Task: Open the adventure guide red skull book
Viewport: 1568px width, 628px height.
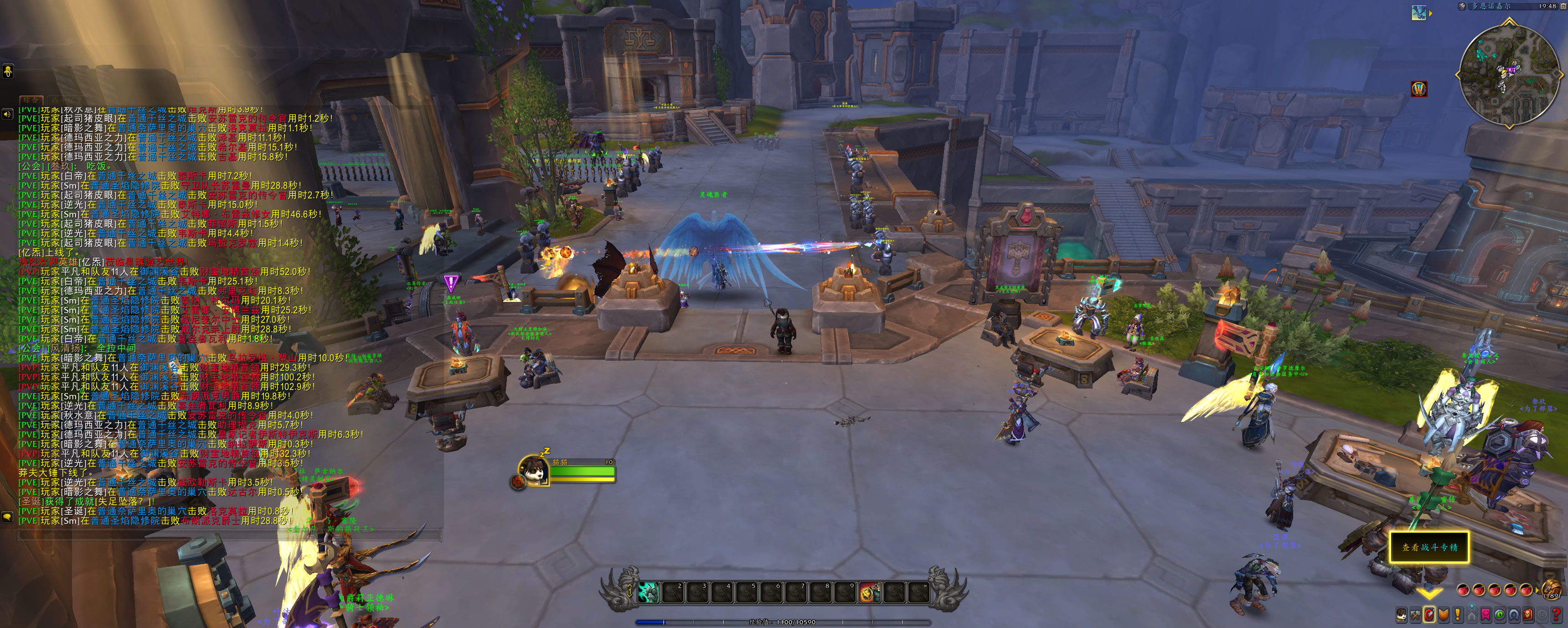Action: pyautogui.click(x=1527, y=615)
